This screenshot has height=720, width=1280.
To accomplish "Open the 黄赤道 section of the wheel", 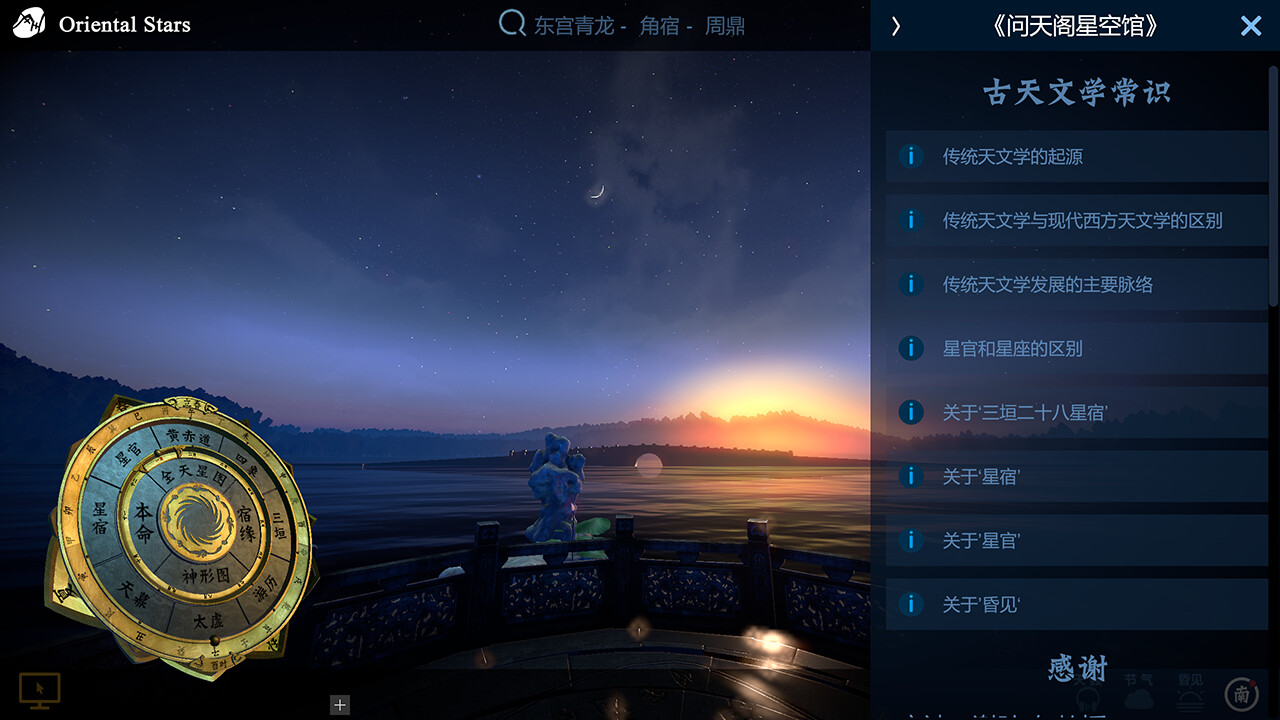I will pyautogui.click(x=187, y=436).
